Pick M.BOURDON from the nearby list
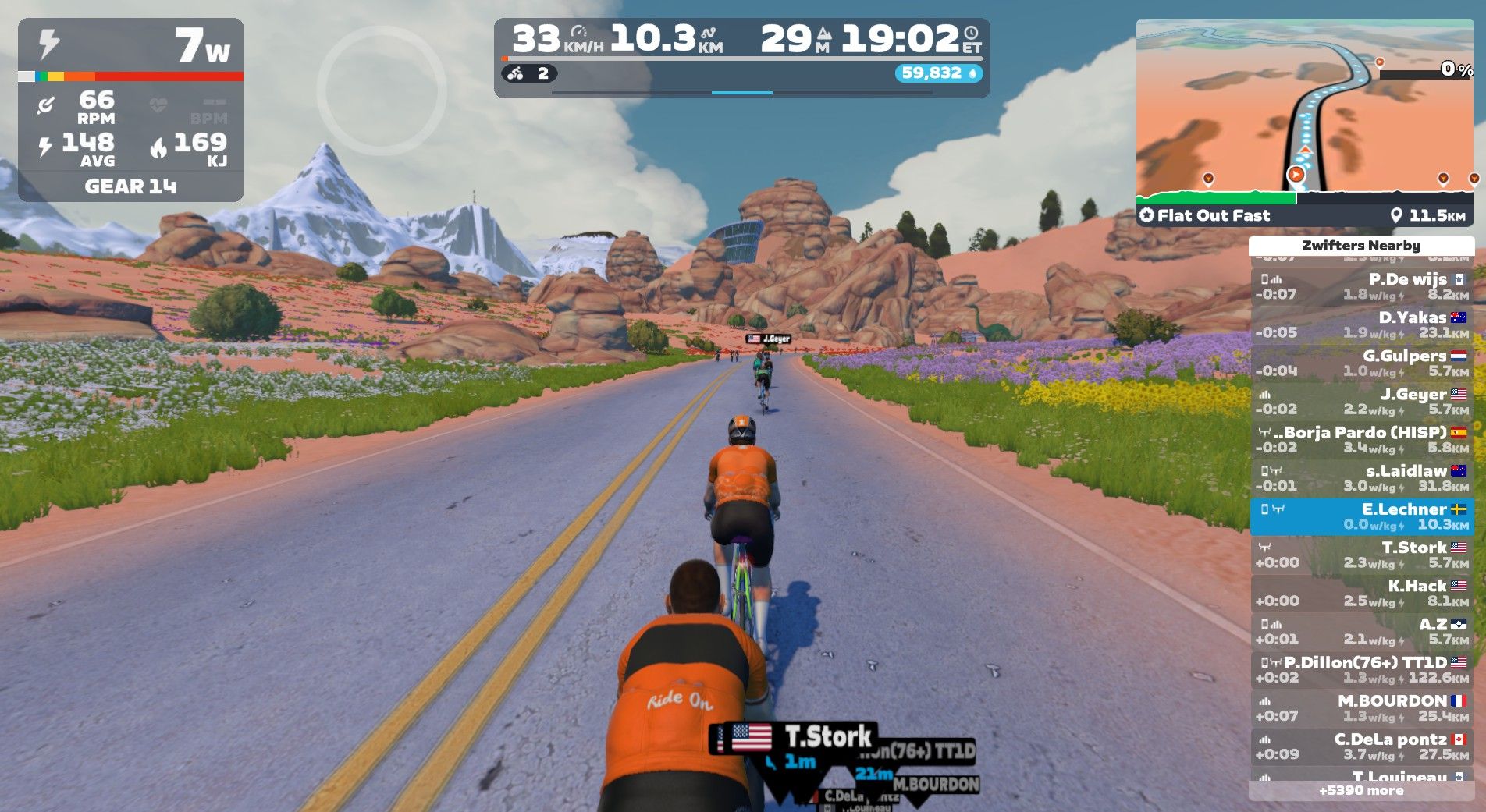This screenshot has height=812, width=1486. (1362, 707)
